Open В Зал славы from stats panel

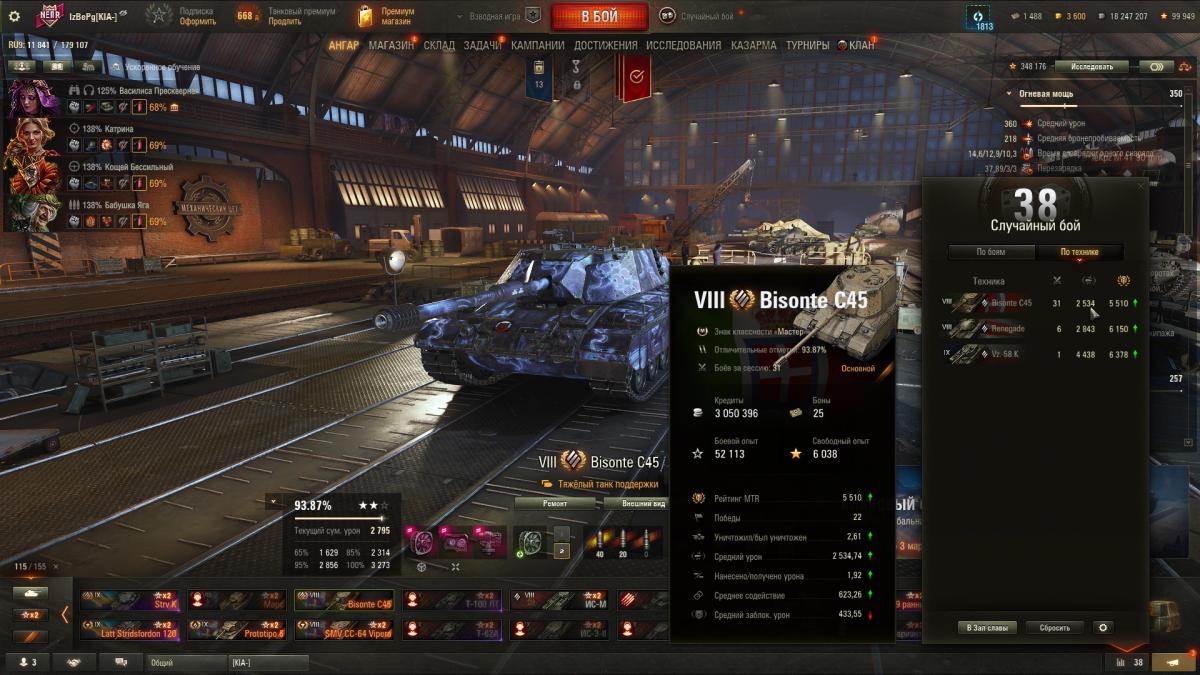[987, 628]
